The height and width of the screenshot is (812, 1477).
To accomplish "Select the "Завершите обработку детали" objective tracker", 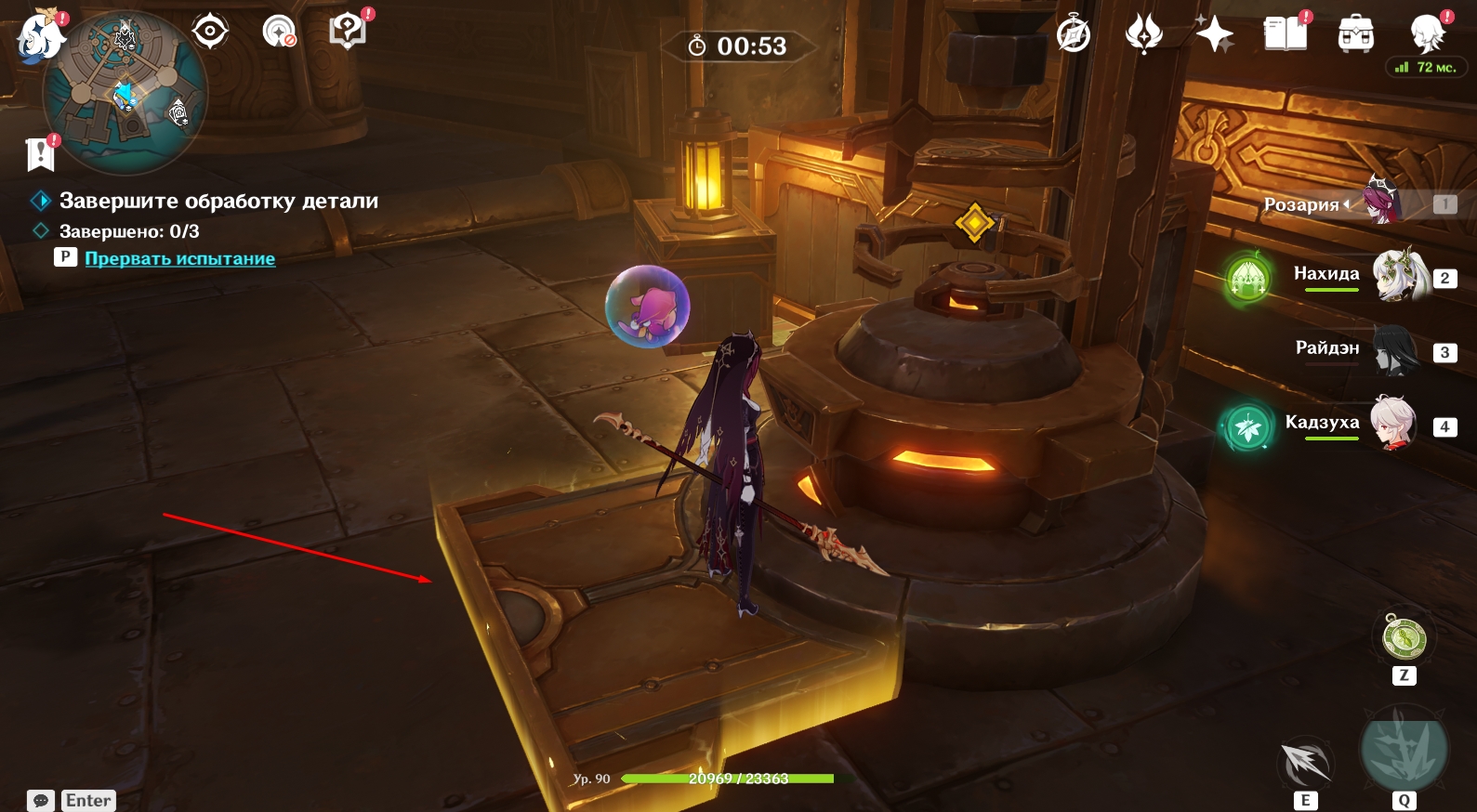I will (x=218, y=201).
